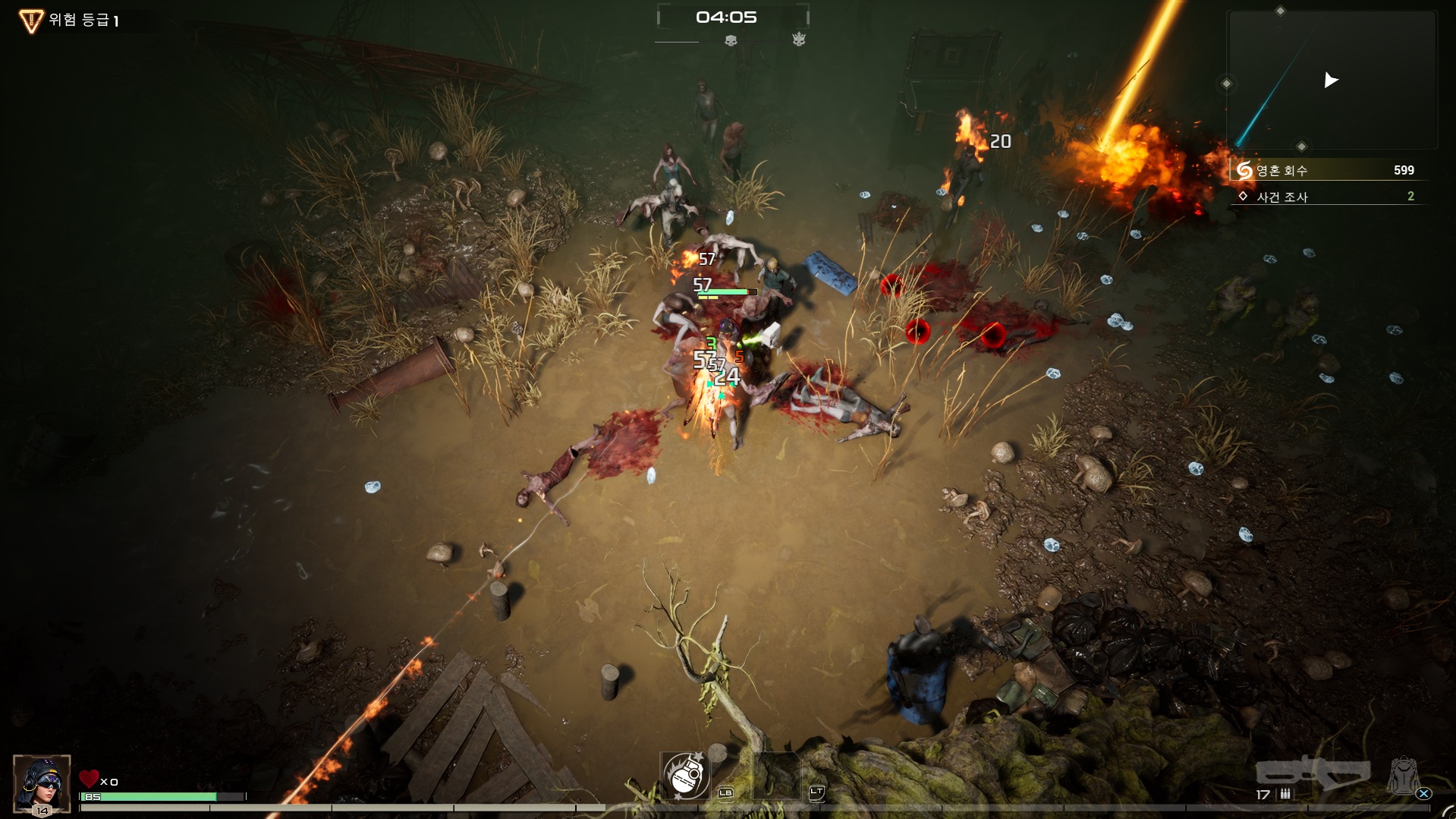Click the skull wave marker under timer
Image resolution: width=1456 pixels, height=819 pixels.
click(x=731, y=40)
